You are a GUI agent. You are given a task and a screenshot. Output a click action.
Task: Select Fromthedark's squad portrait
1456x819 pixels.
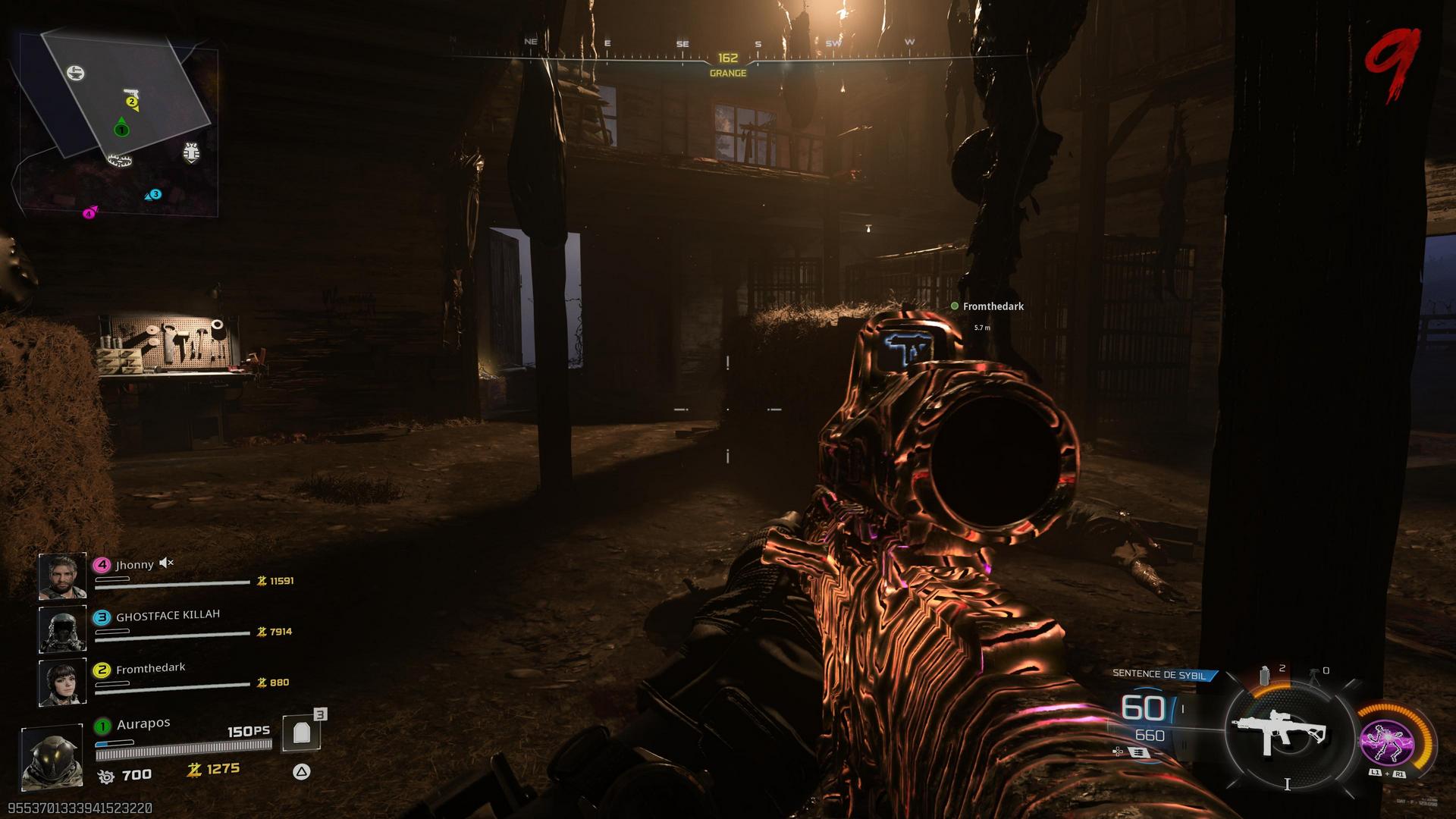[x=63, y=682]
